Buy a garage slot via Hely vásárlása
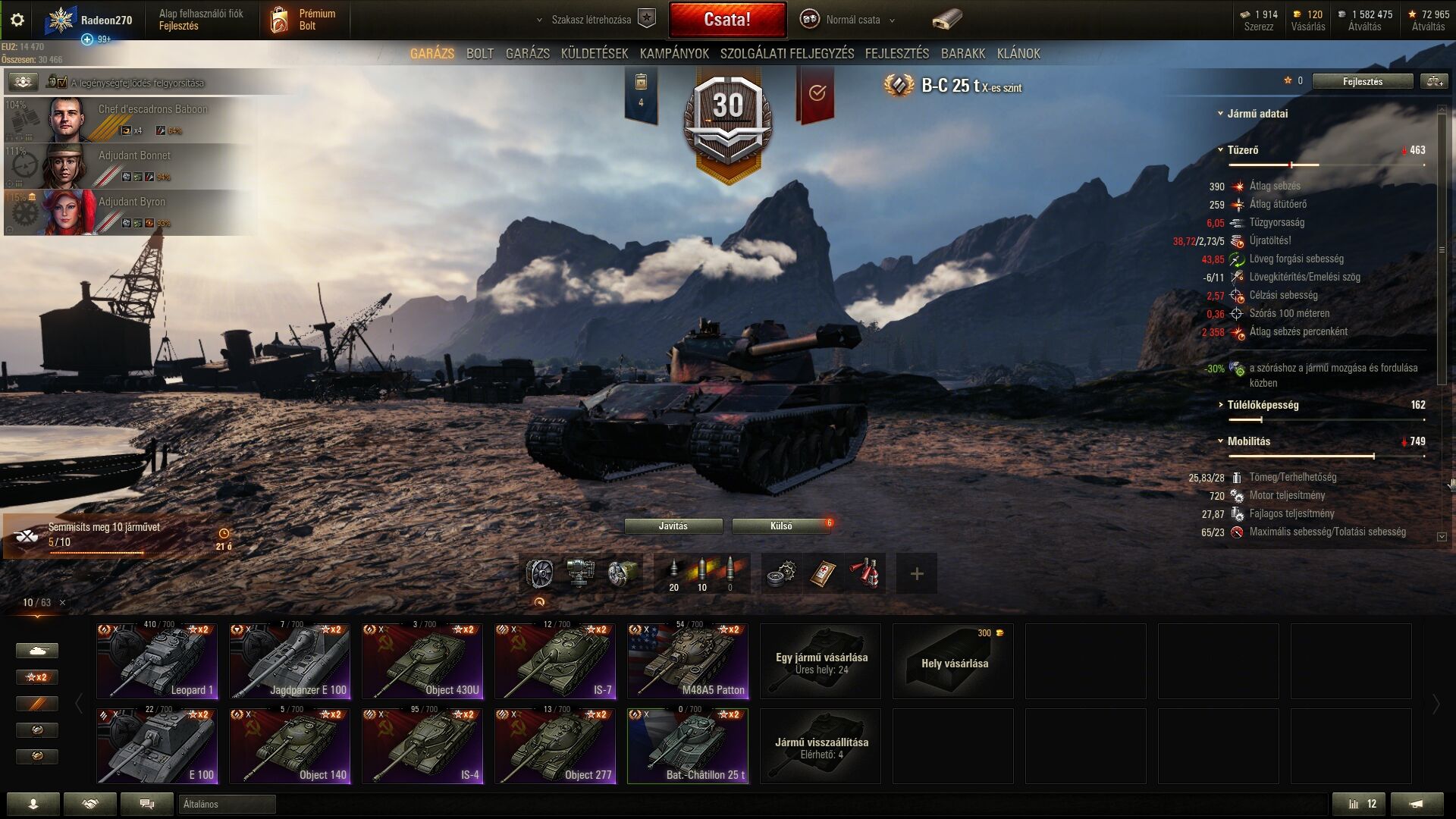This screenshot has height=819, width=1456. point(953,661)
